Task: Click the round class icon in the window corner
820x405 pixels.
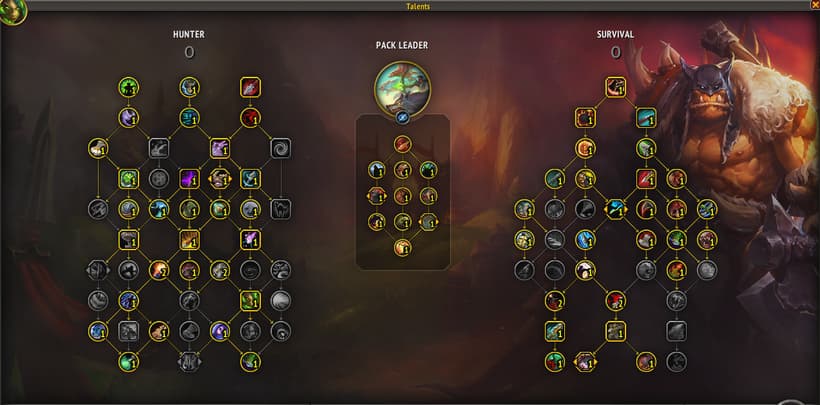Action: pyautogui.click(x=13, y=13)
